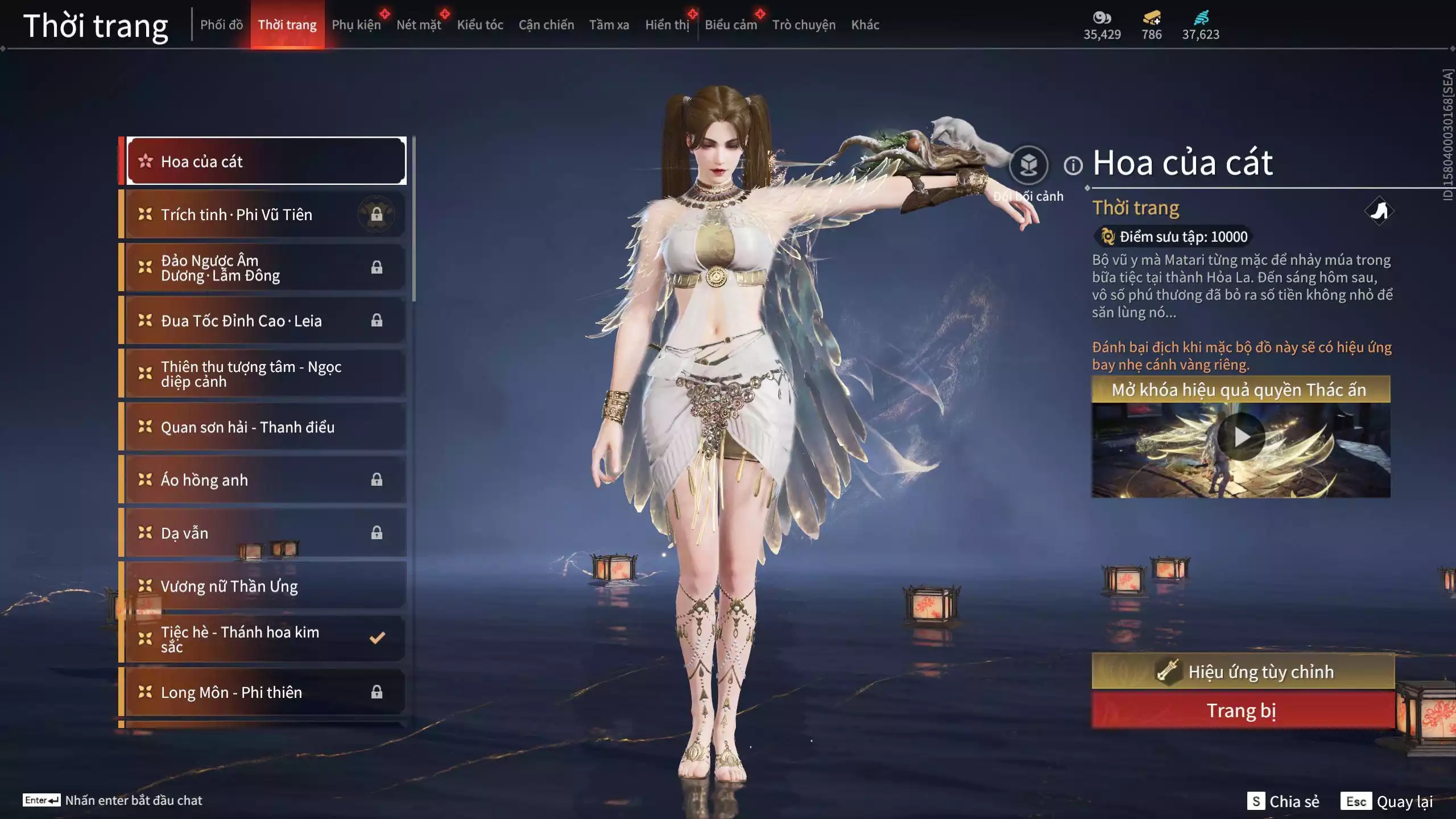Viewport: 1456px width, 819px height.
Task: Play the Thác ấn effect preview video
Action: pyautogui.click(x=1241, y=437)
